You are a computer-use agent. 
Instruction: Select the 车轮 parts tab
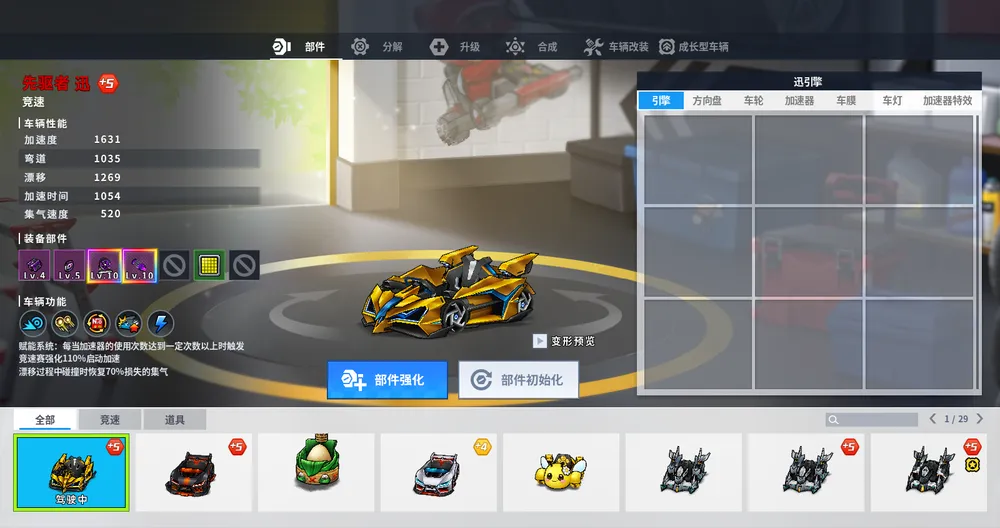pyautogui.click(x=753, y=101)
